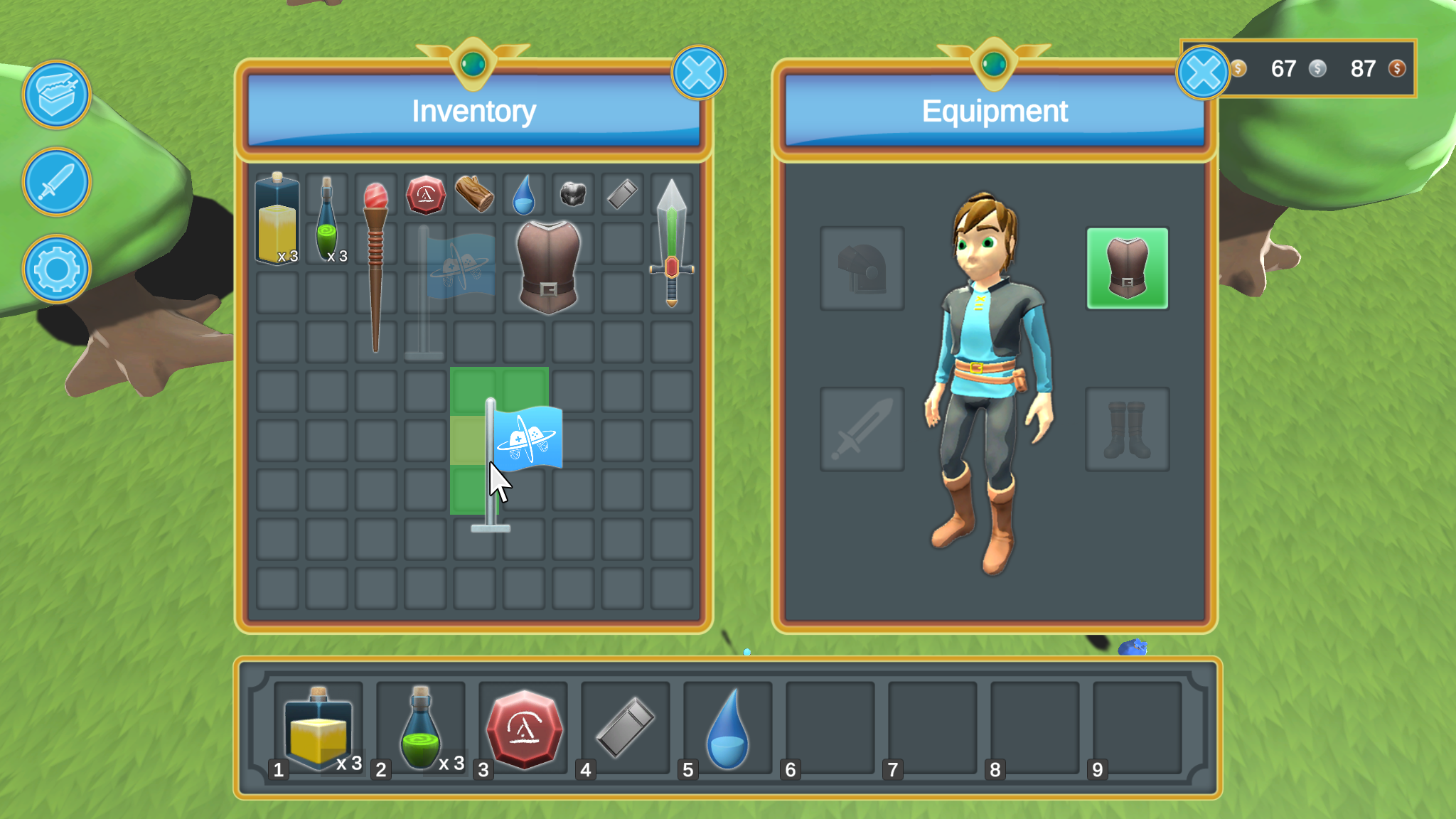1456x819 pixels.
Task: Close the Inventory panel
Action: [x=698, y=72]
